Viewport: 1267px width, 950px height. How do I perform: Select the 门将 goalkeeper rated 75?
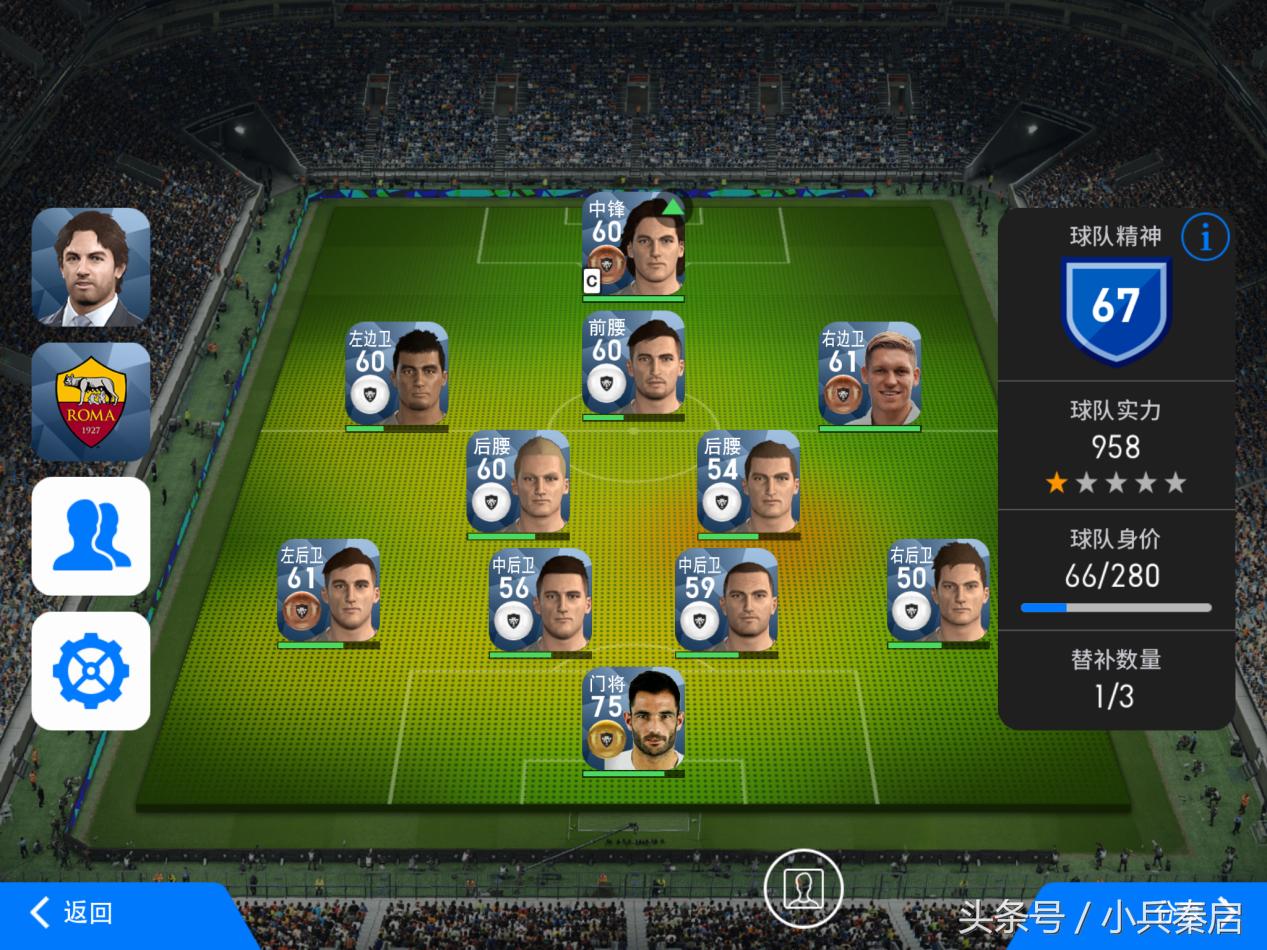pyautogui.click(x=634, y=721)
